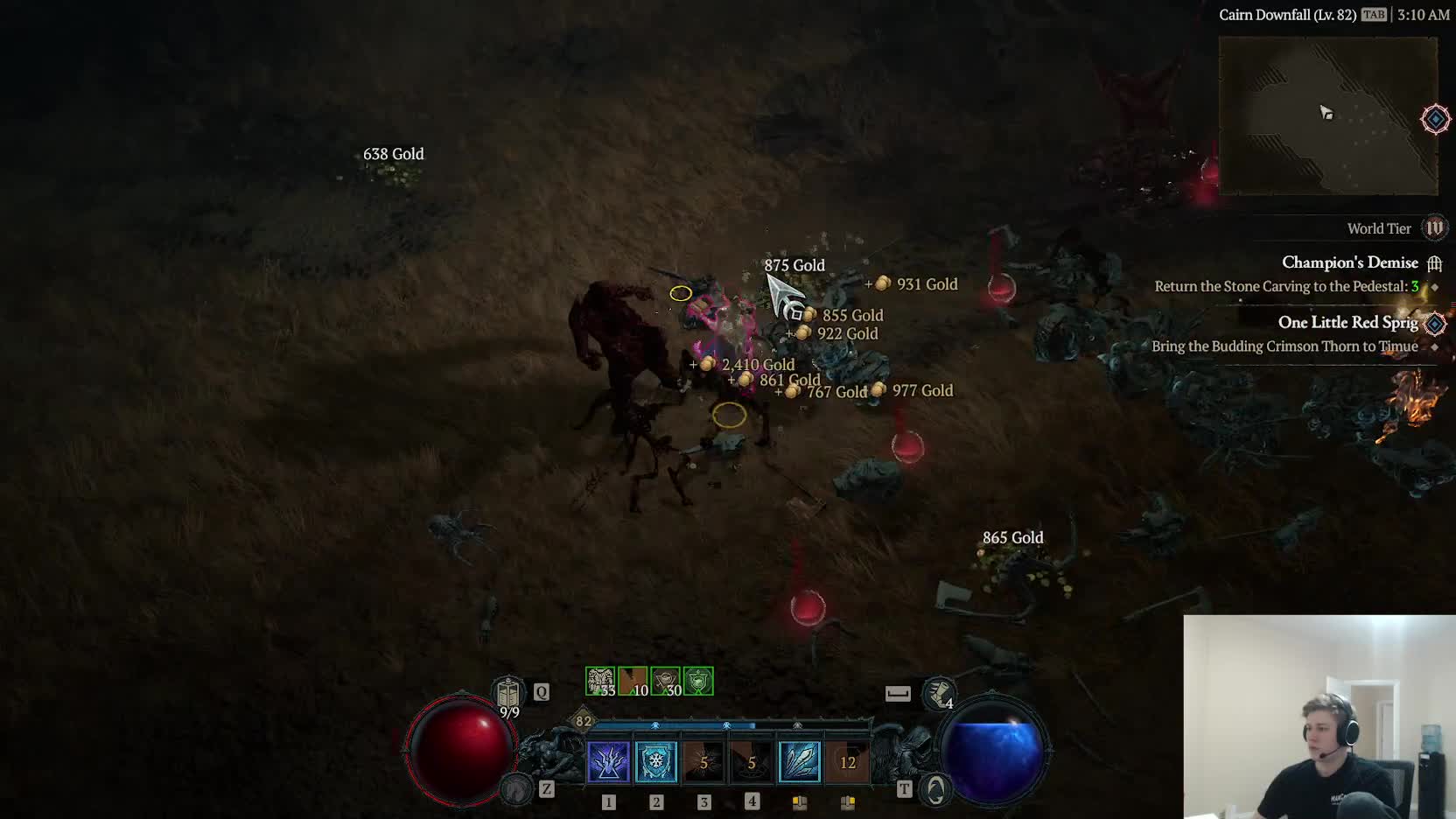Use the ice shards skill icon
1456x819 pixels.
point(799,762)
